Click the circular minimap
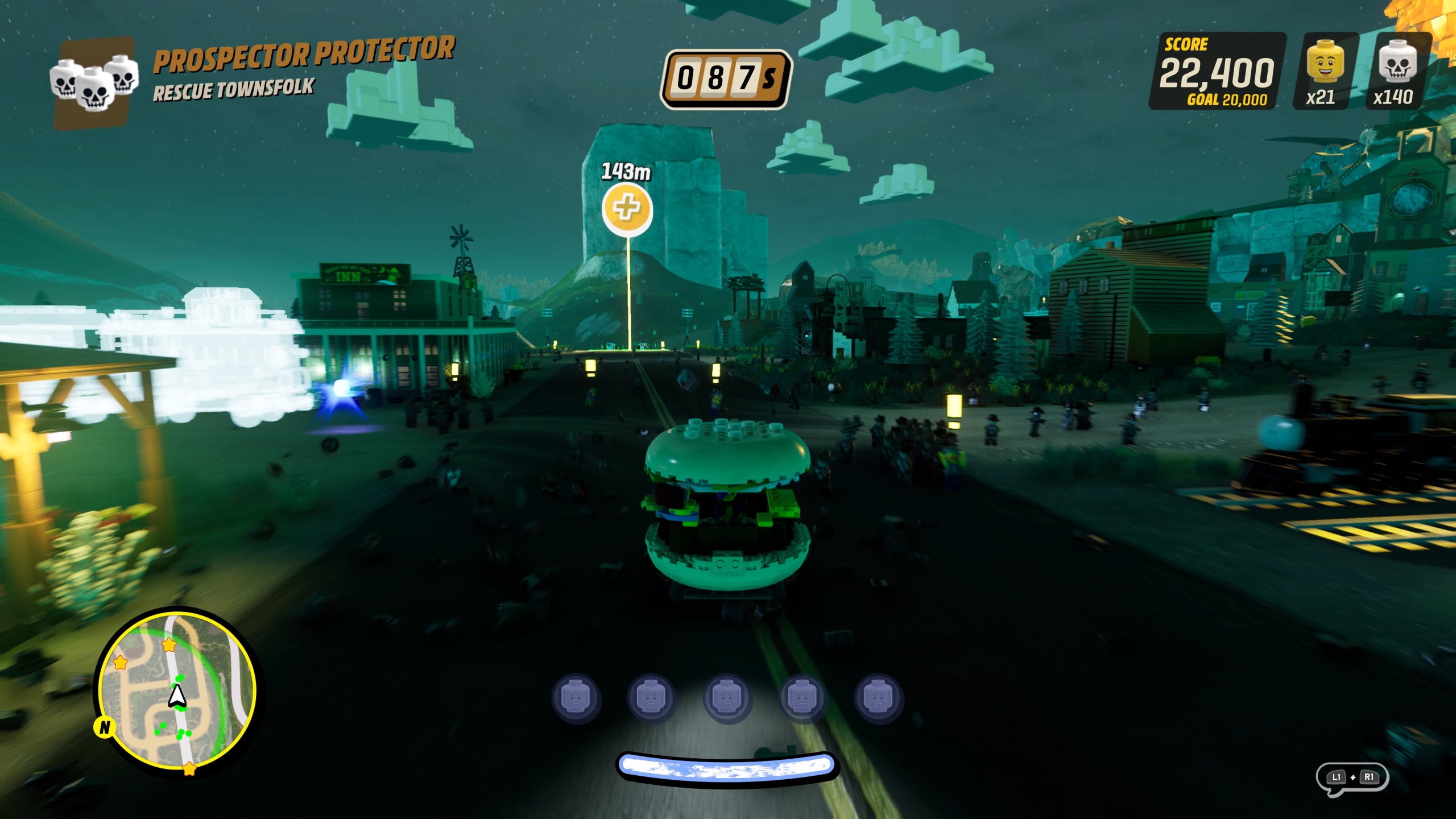The image size is (1456, 819). tap(177, 692)
